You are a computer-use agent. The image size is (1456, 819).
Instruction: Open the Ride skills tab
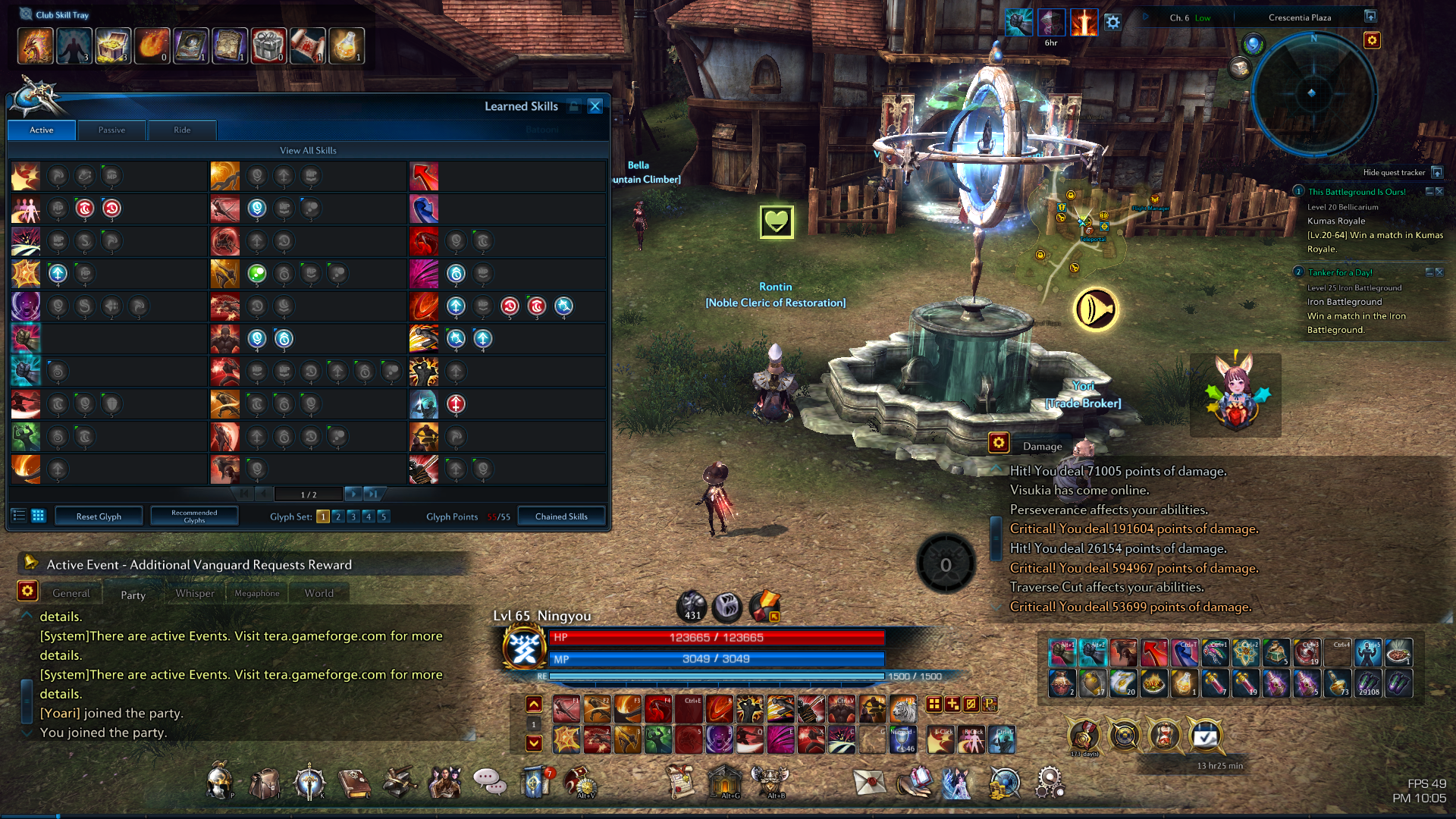click(x=182, y=130)
